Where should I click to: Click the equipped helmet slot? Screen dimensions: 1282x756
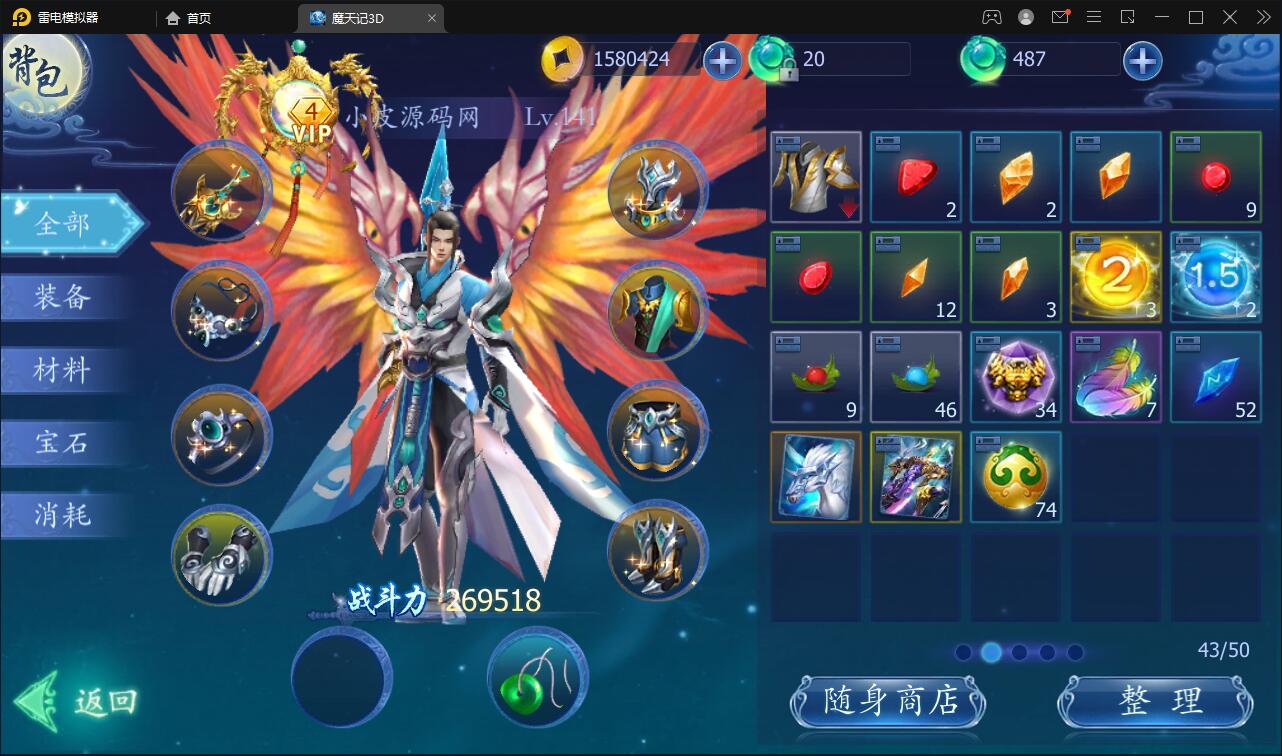pos(657,193)
